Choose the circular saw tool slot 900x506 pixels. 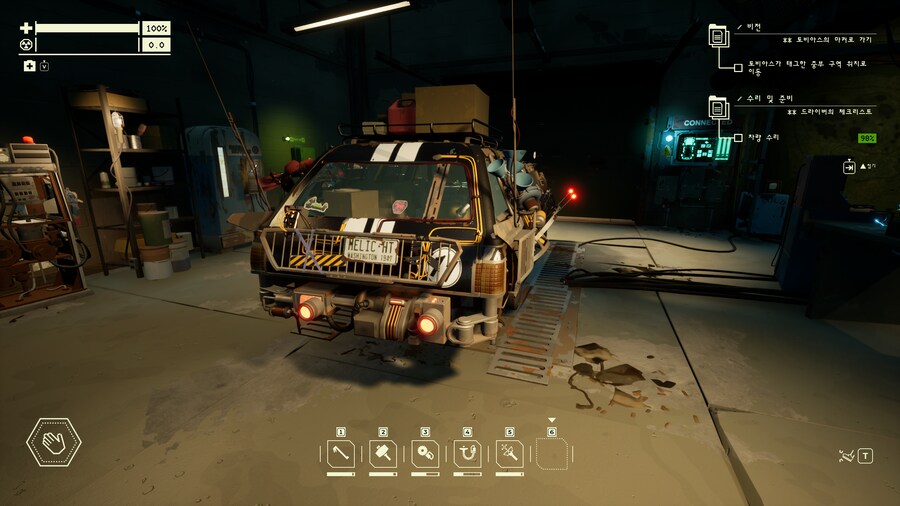(425, 454)
